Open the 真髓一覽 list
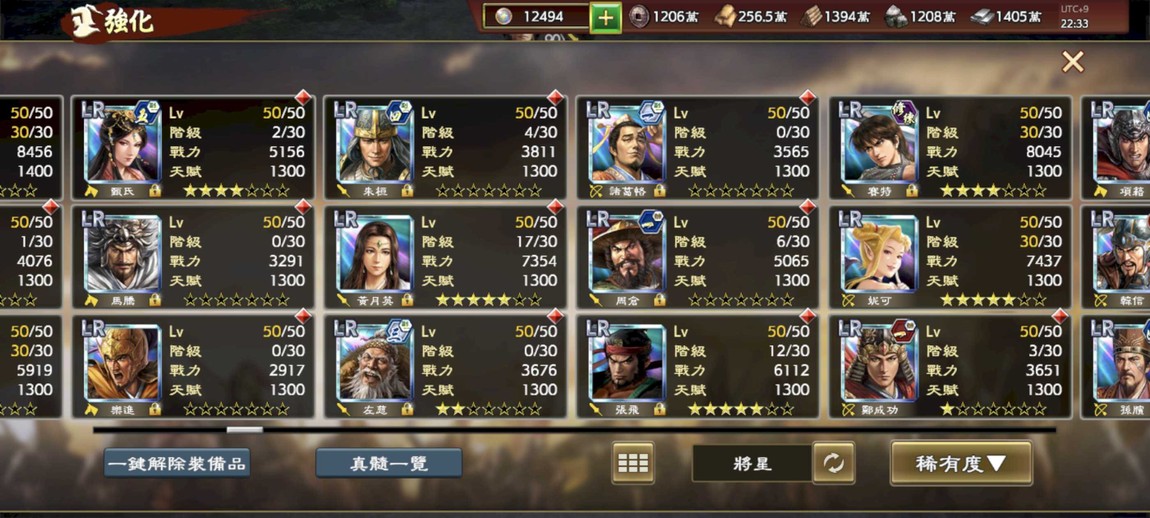This screenshot has height=518, width=1150. [x=389, y=463]
